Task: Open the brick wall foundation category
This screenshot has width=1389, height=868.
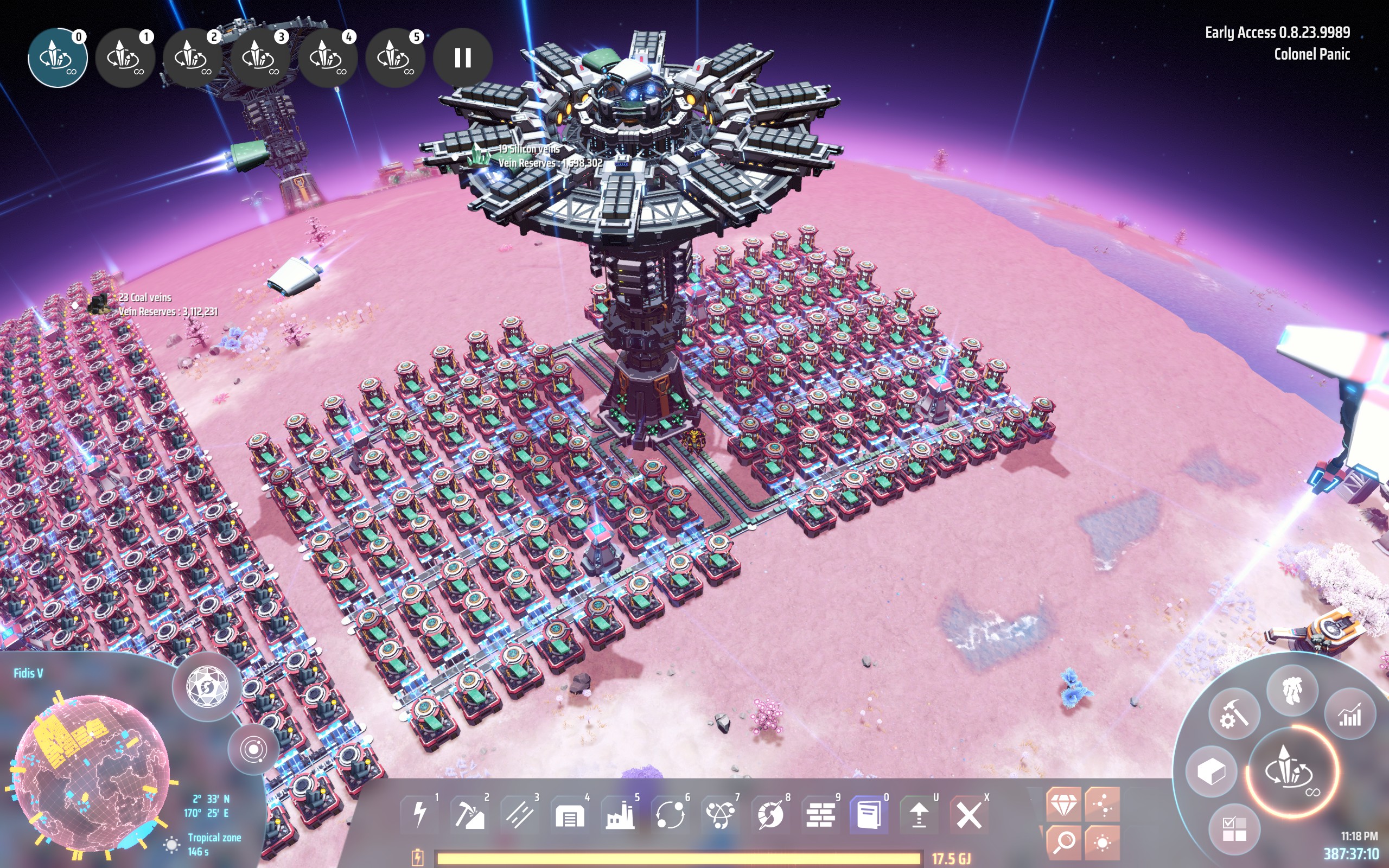Action: pos(820,815)
